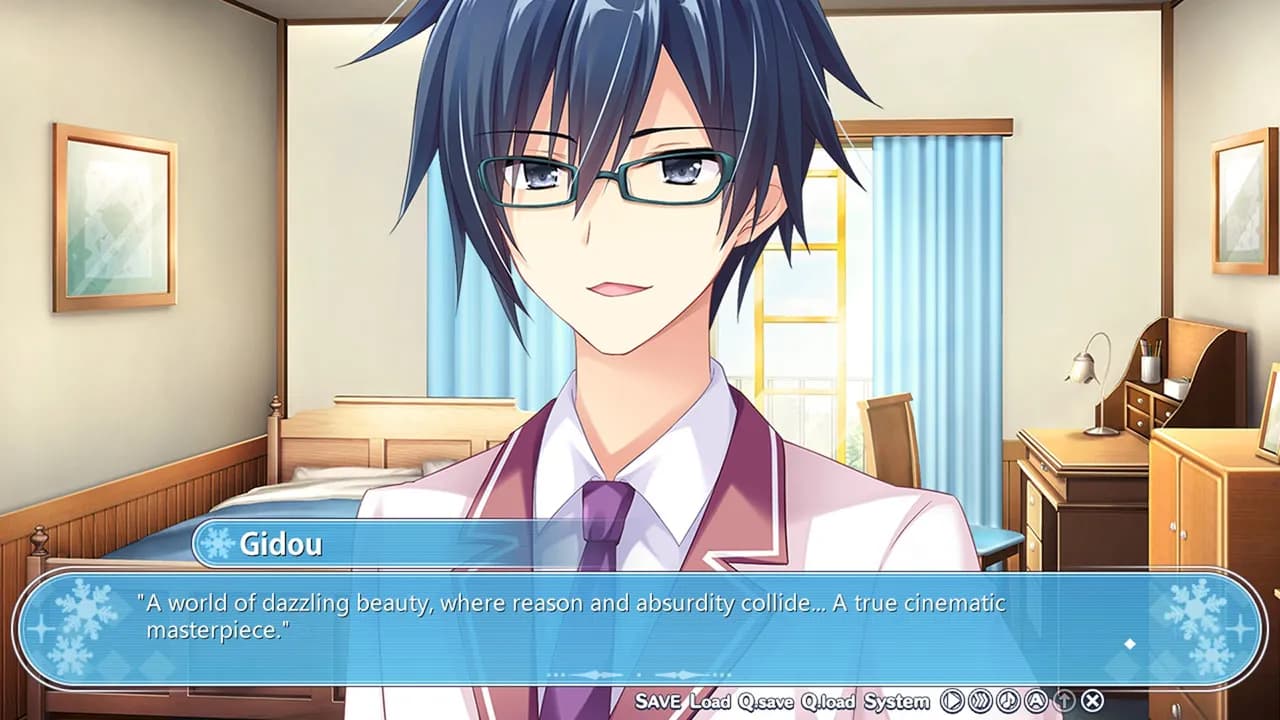The width and height of the screenshot is (1280, 720).
Task: Start auto-play with the play triangle icon
Action: pos(953,701)
